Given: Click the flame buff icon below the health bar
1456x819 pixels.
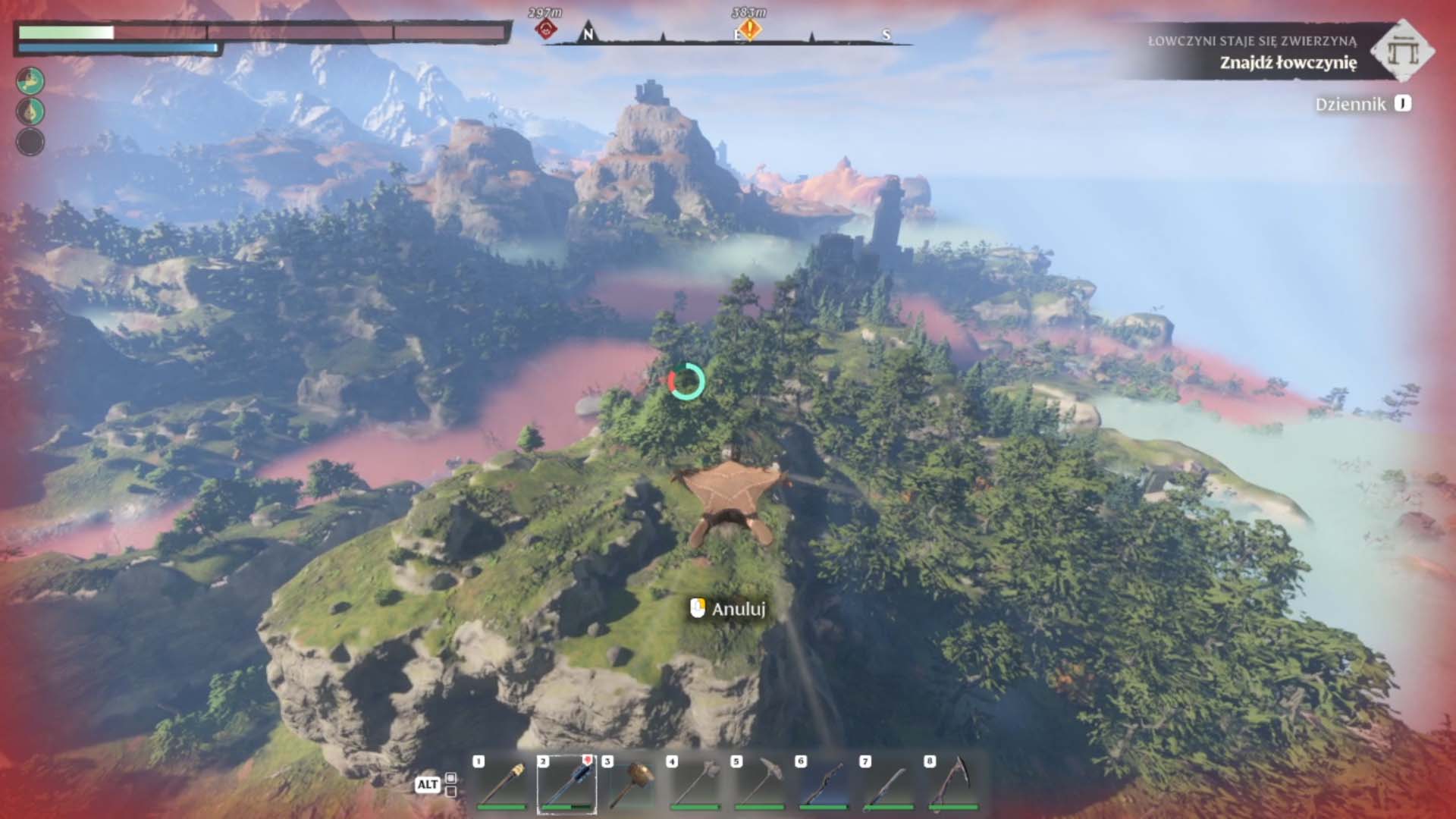Looking at the screenshot, I should (x=30, y=111).
